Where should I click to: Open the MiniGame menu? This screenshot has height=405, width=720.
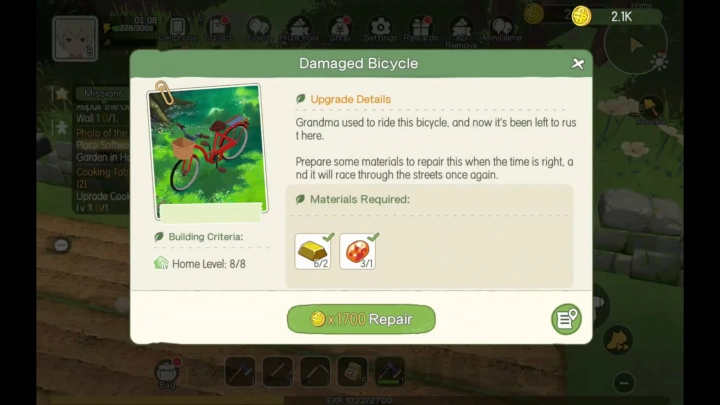pyautogui.click(x=502, y=29)
